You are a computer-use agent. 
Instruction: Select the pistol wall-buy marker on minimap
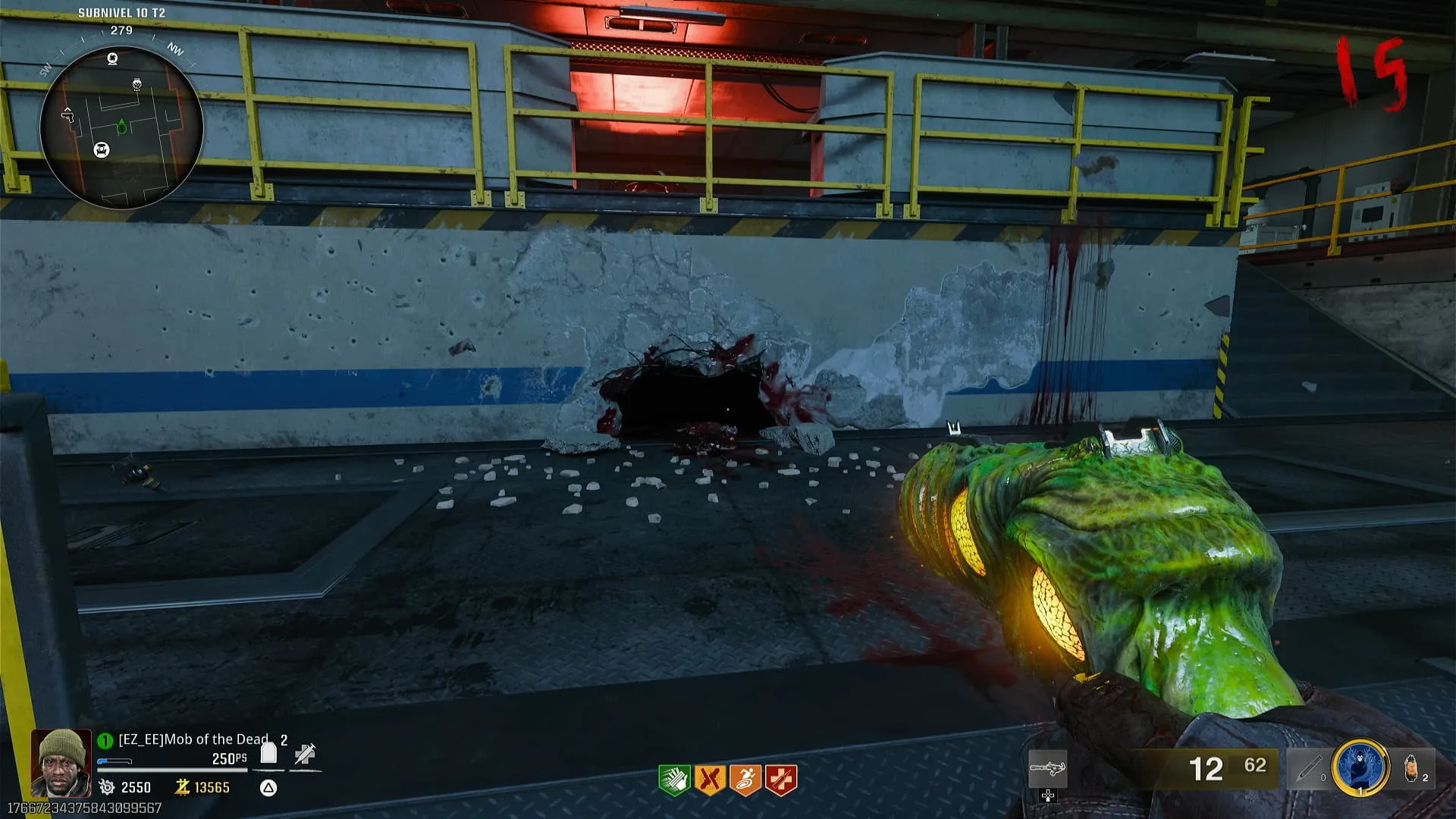(68, 115)
